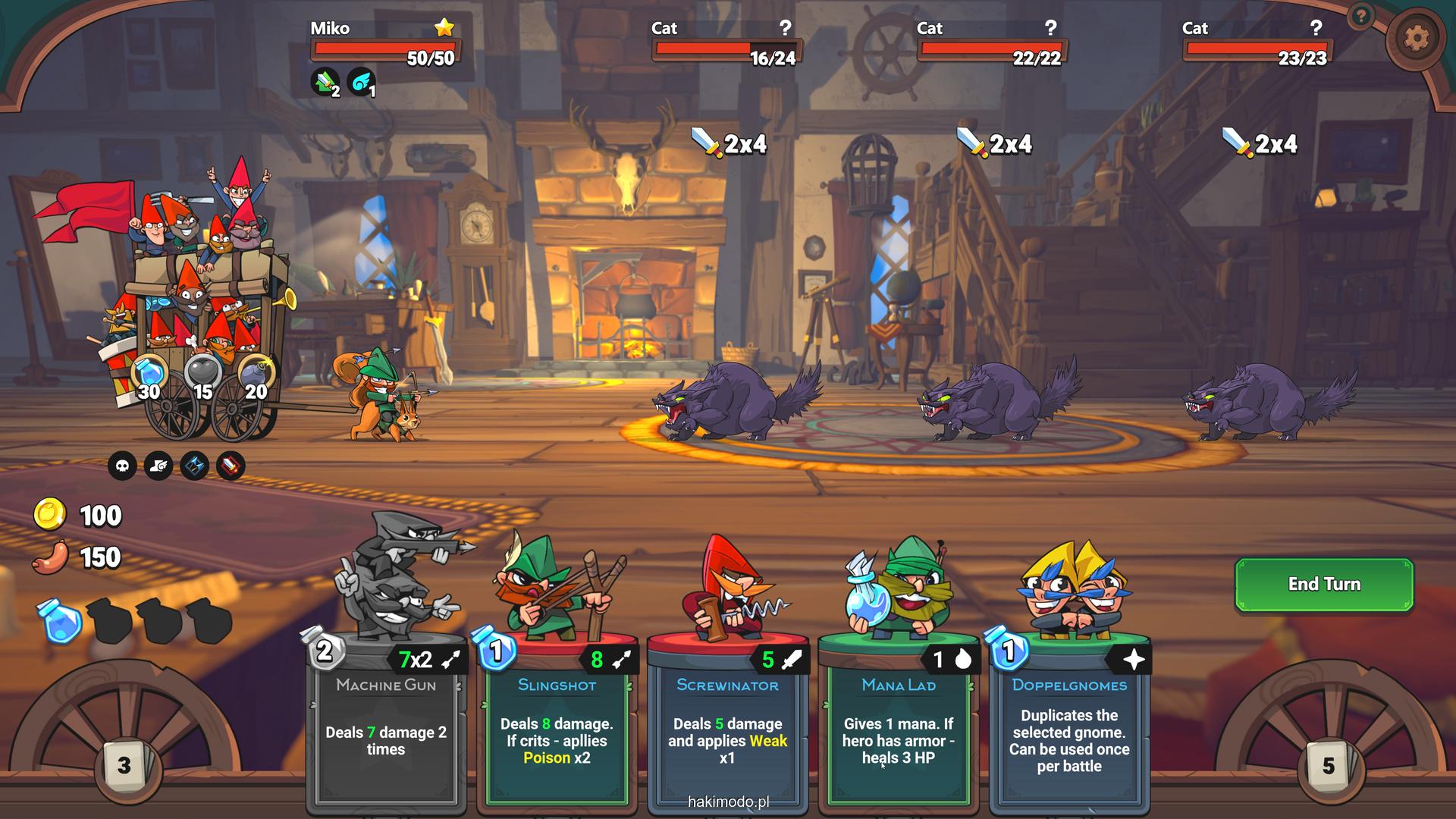This screenshot has height=819, width=1456.
Task: Check the green sword buff on Miko
Action: (x=325, y=82)
